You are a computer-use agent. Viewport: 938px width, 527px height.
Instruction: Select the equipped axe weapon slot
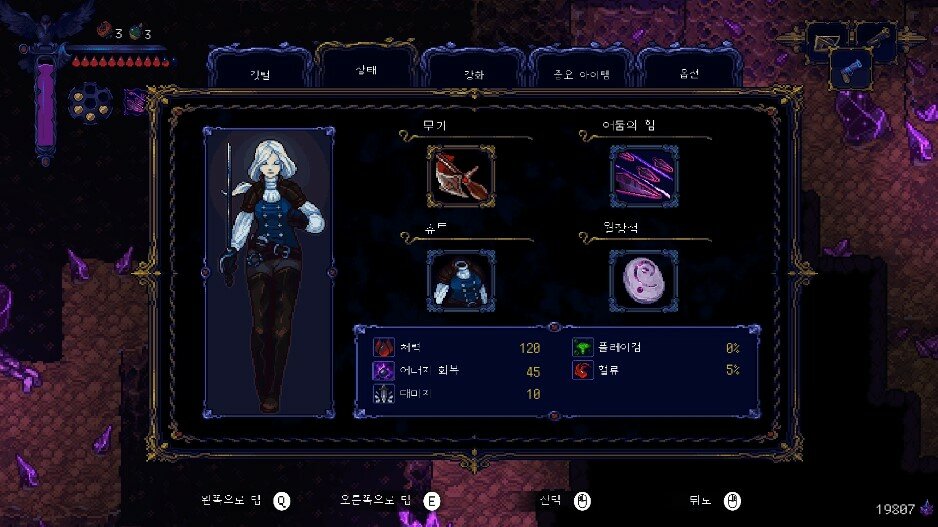(x=460, y=177)
